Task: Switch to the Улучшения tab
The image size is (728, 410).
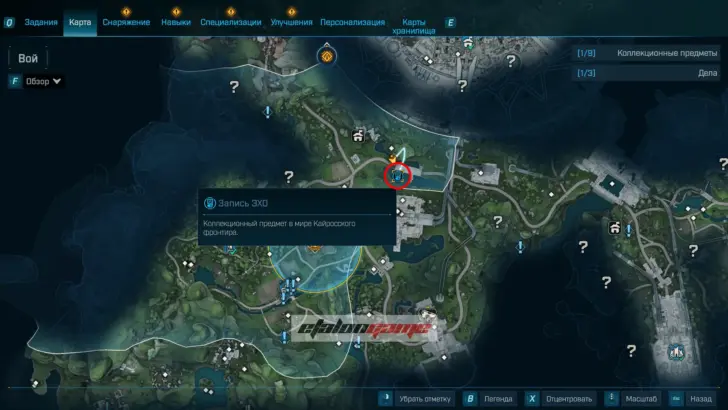Action: coord(291,22)
